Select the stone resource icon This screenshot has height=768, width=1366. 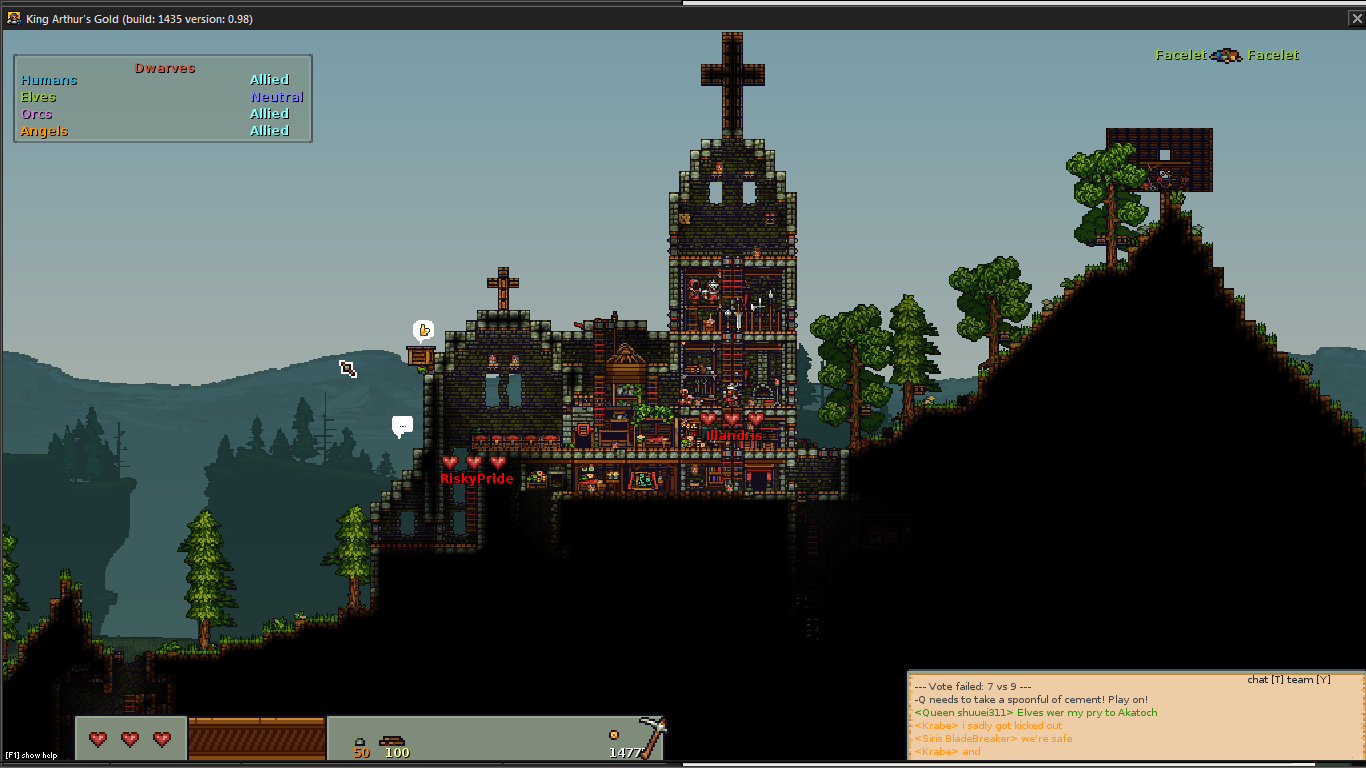point(360,741)
